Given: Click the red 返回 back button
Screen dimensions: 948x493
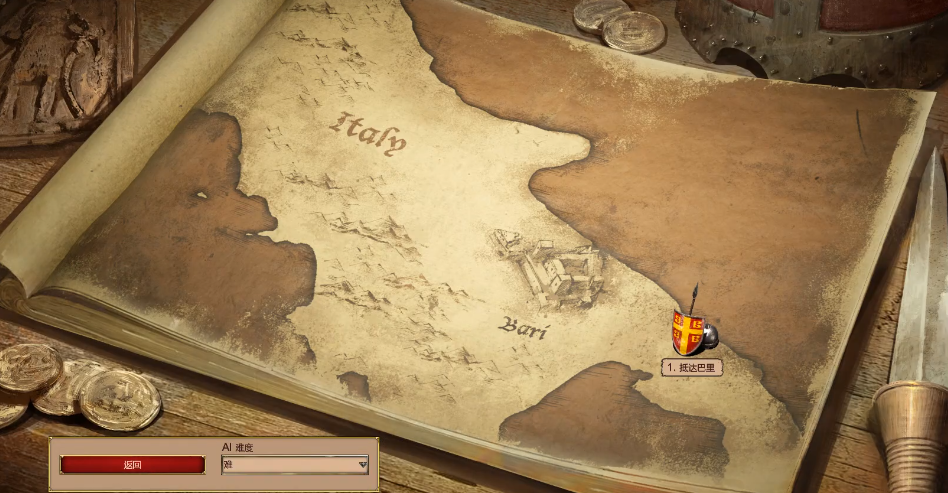Looking at the screenshot, I should (x=132, y=465).
